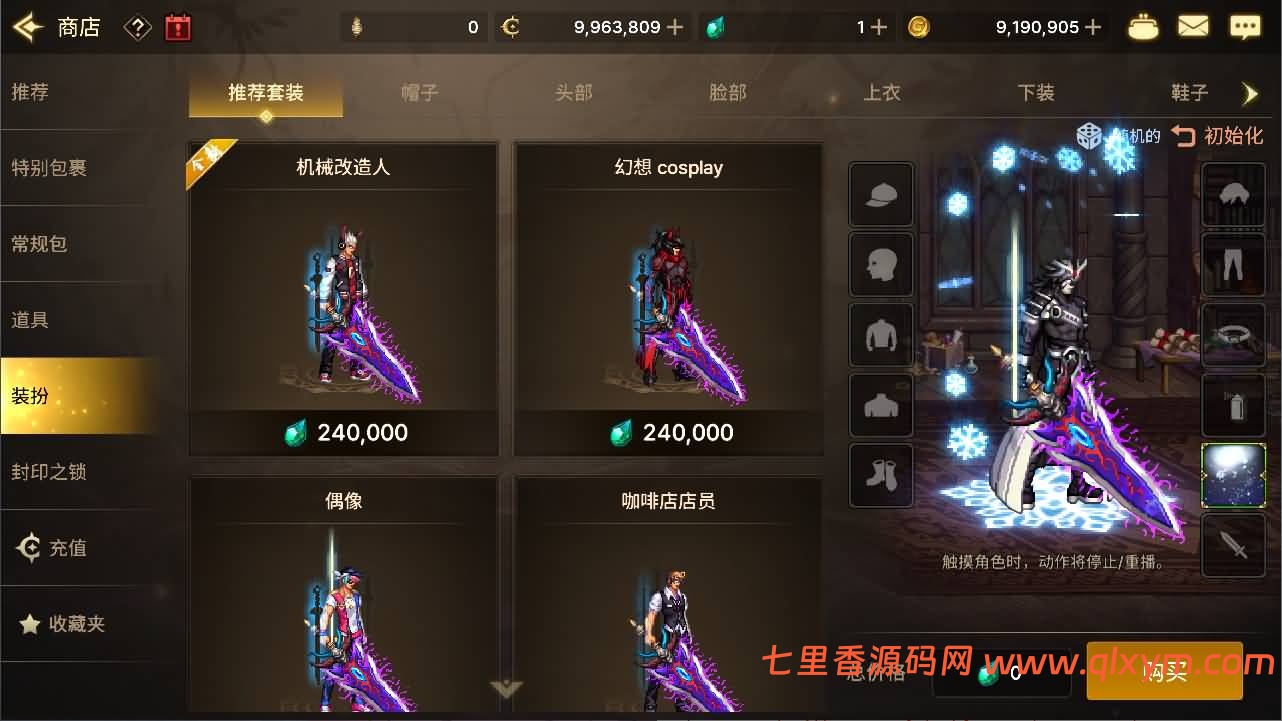This screenshot has width=1282, height=721.
Task: Expand more tabs with the right chevron arrow
Action: point(1251,93)
